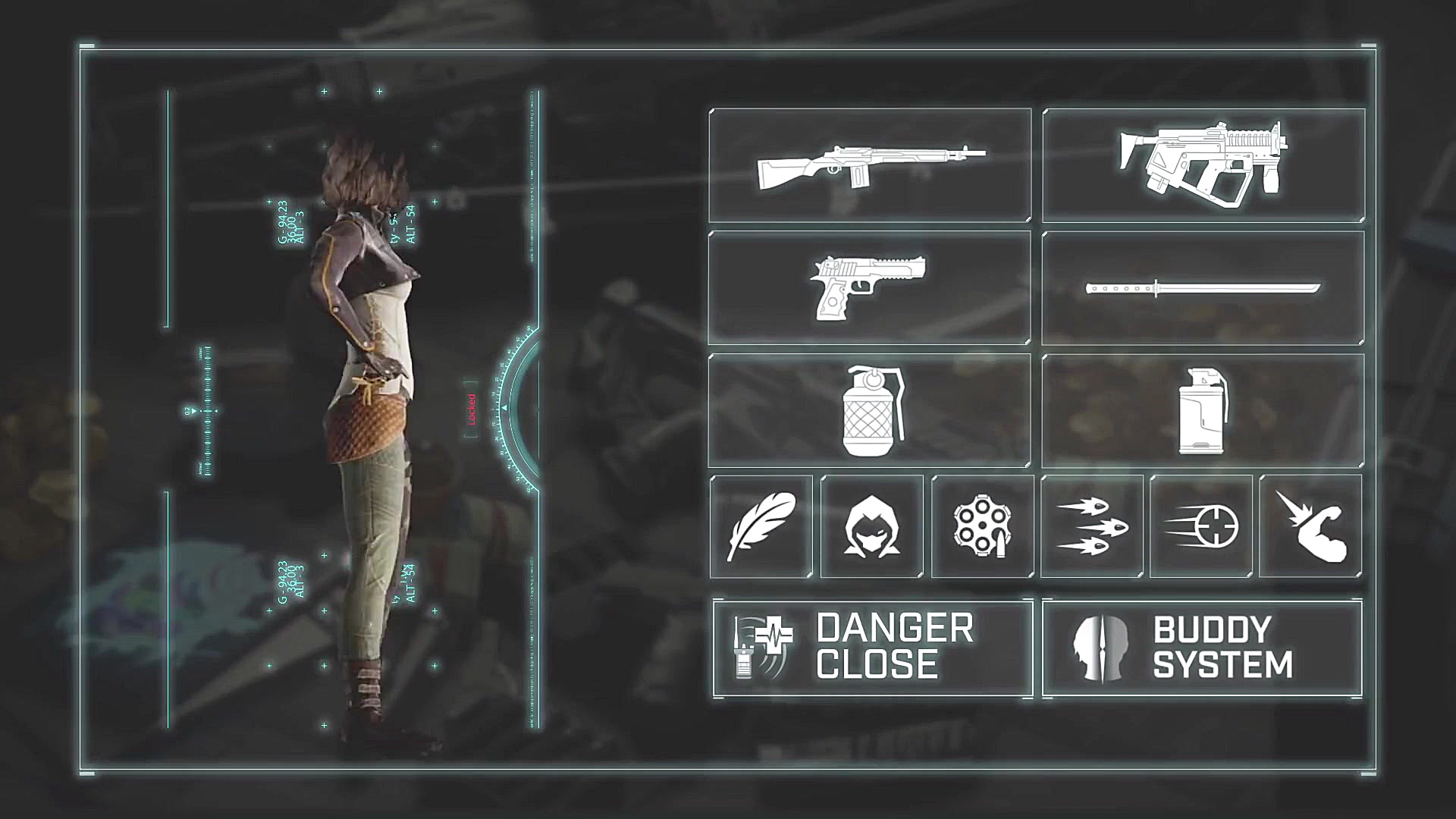The height and width of the screenshot is (819, 1456).
Task: Pick the katana melee slot
Action: pos(1203,289)
